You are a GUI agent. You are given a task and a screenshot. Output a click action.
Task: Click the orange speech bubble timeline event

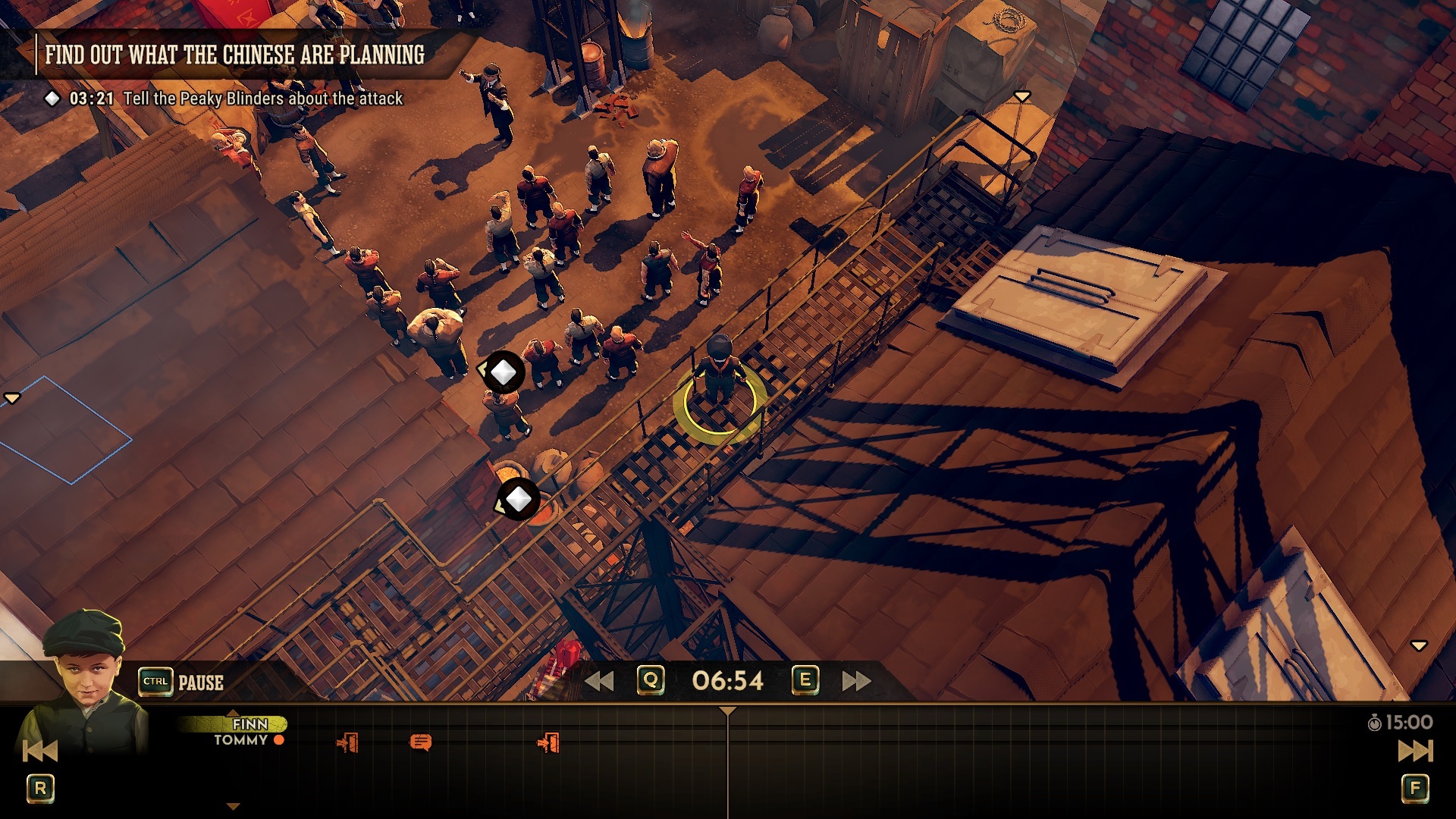click(421, 742)
